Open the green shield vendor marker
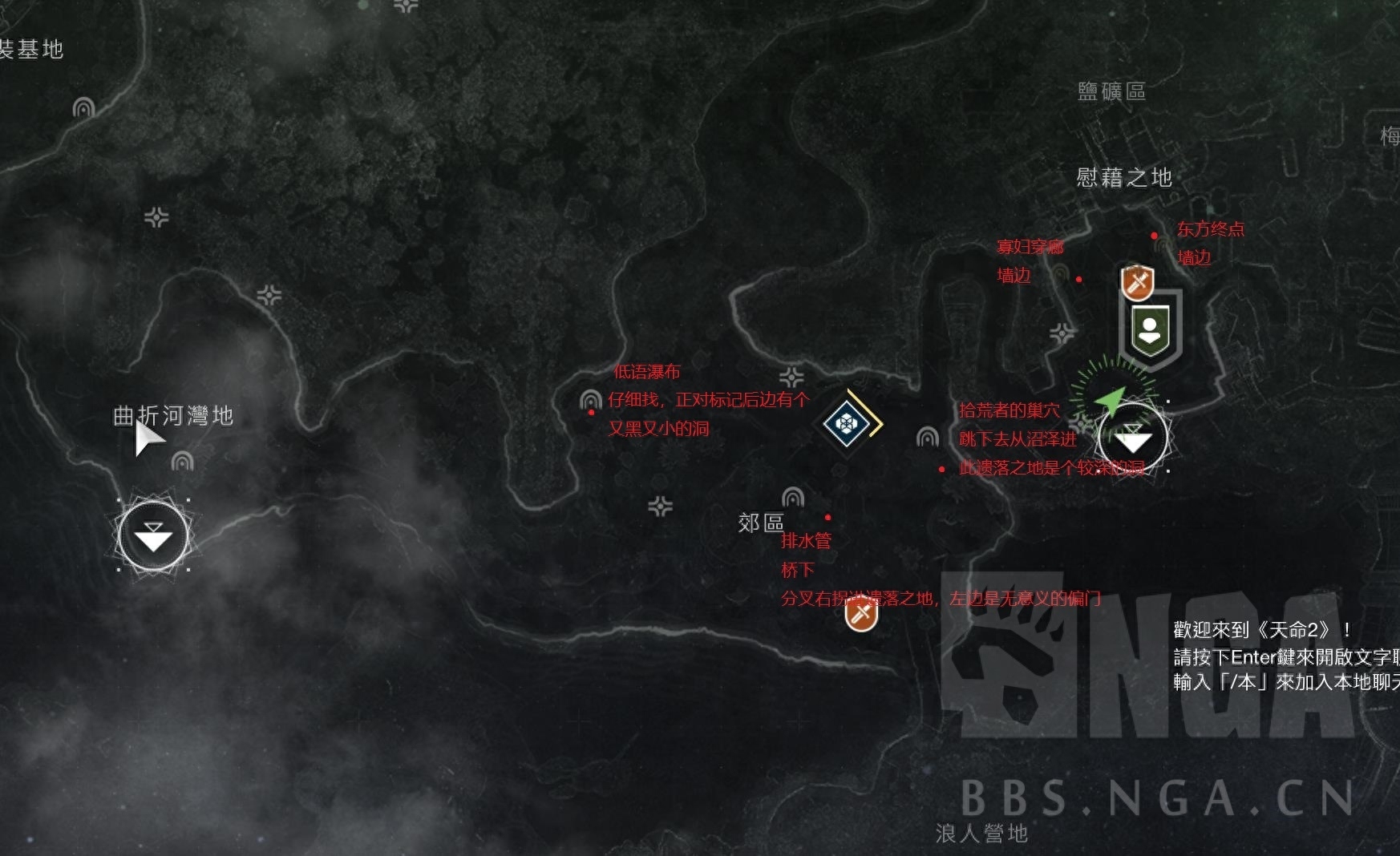 1151,329
